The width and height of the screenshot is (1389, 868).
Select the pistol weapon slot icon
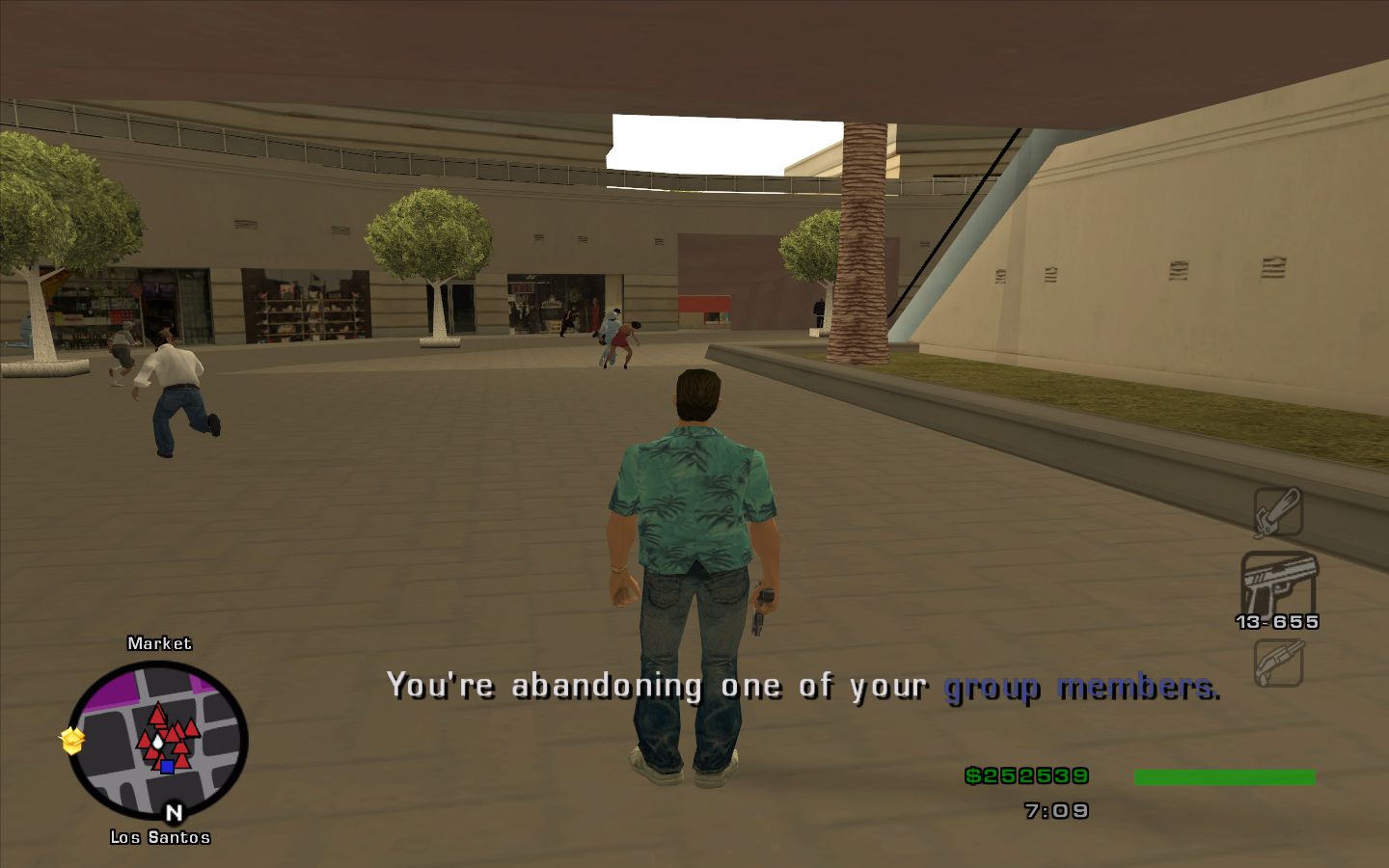coord(1280,579)
